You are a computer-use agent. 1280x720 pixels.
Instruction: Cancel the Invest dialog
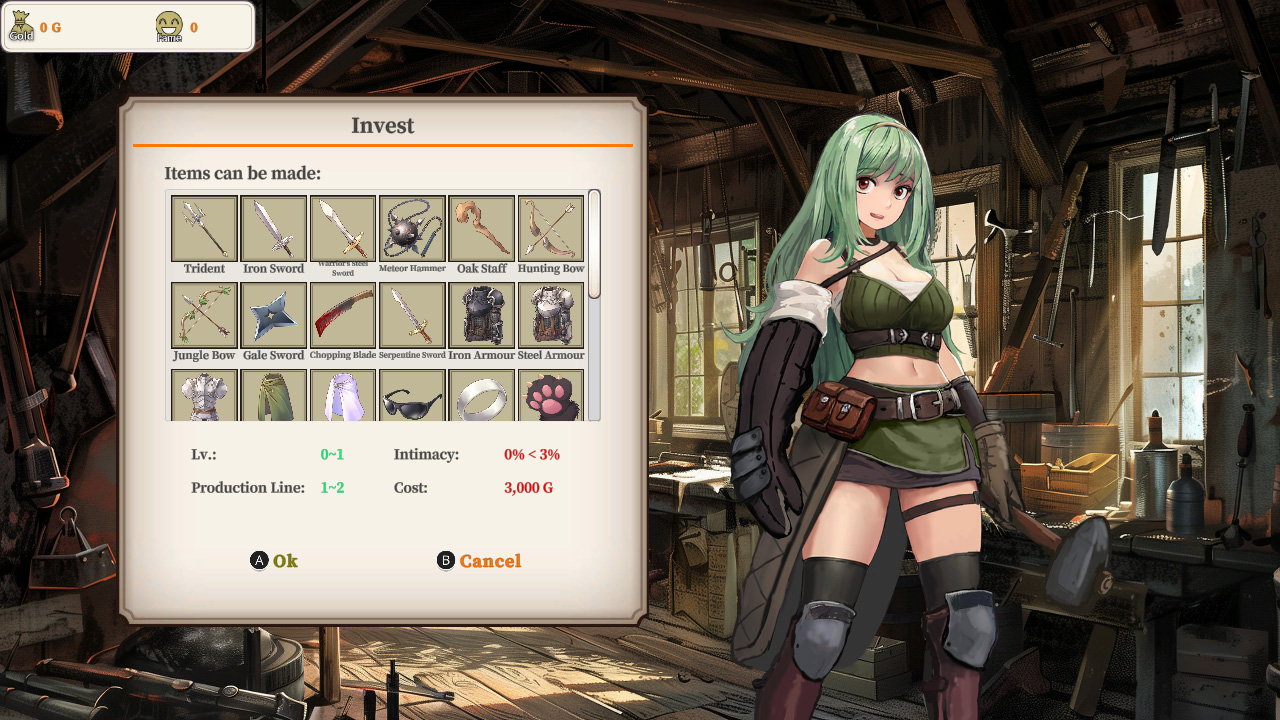(479, 561)
